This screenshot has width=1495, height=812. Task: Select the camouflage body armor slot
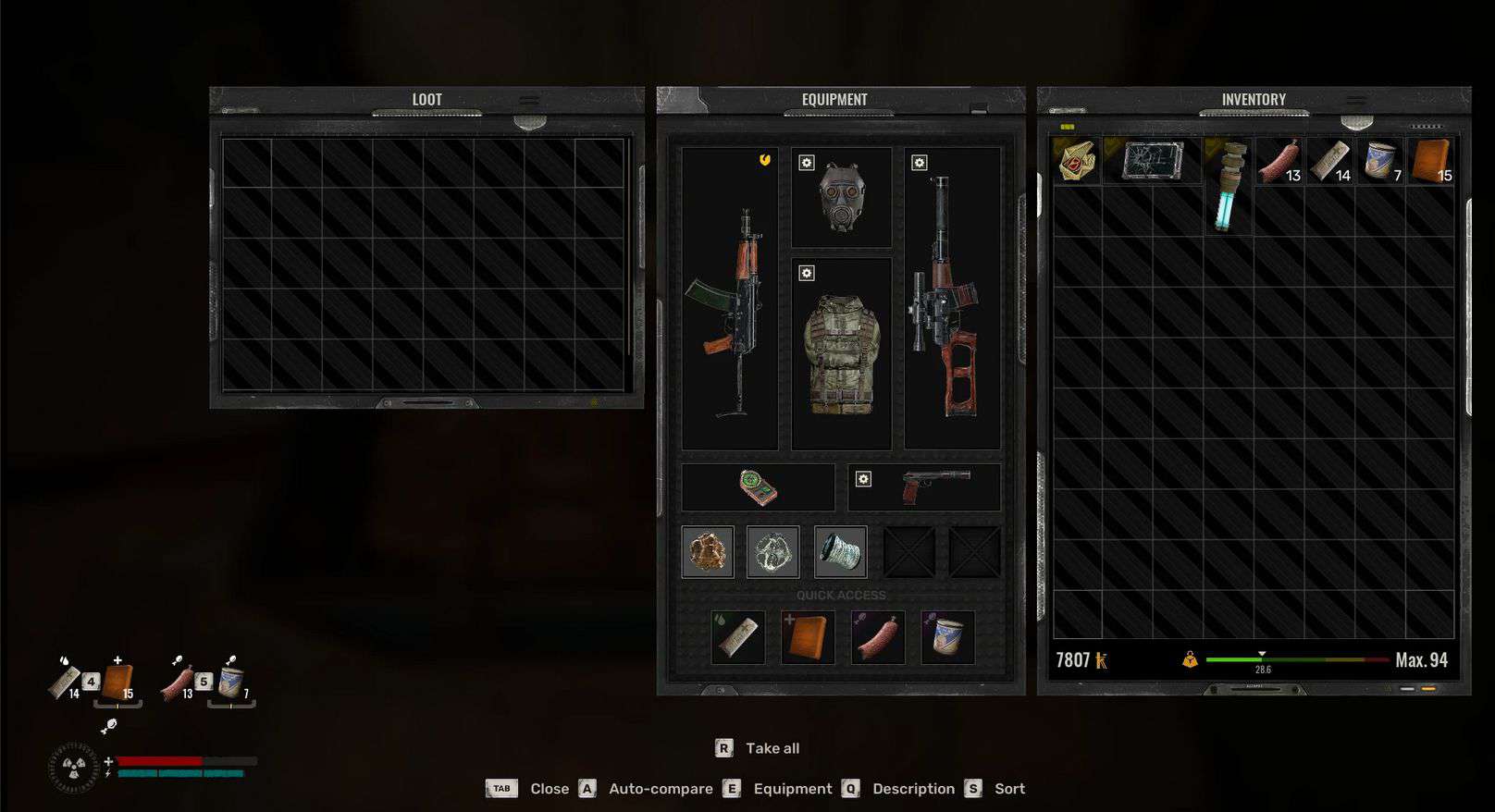[x=841, y=354]
